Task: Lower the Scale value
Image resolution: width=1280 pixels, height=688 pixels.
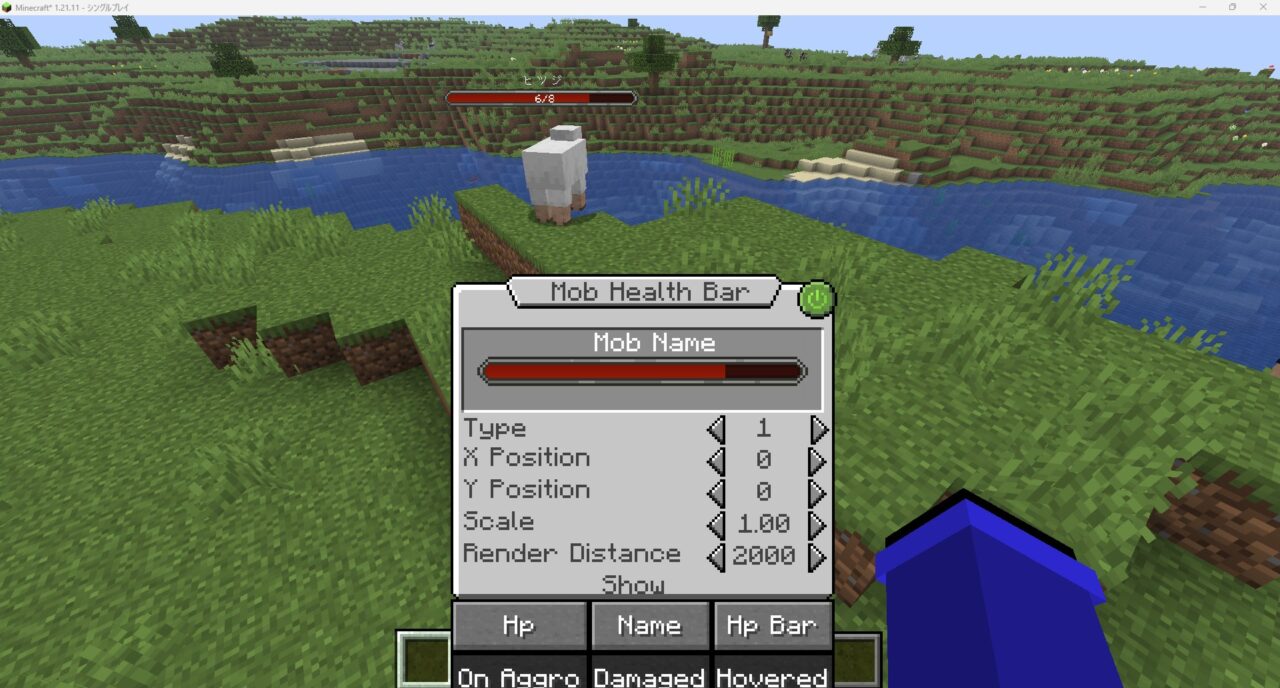Action: click(x=715, y=525)
